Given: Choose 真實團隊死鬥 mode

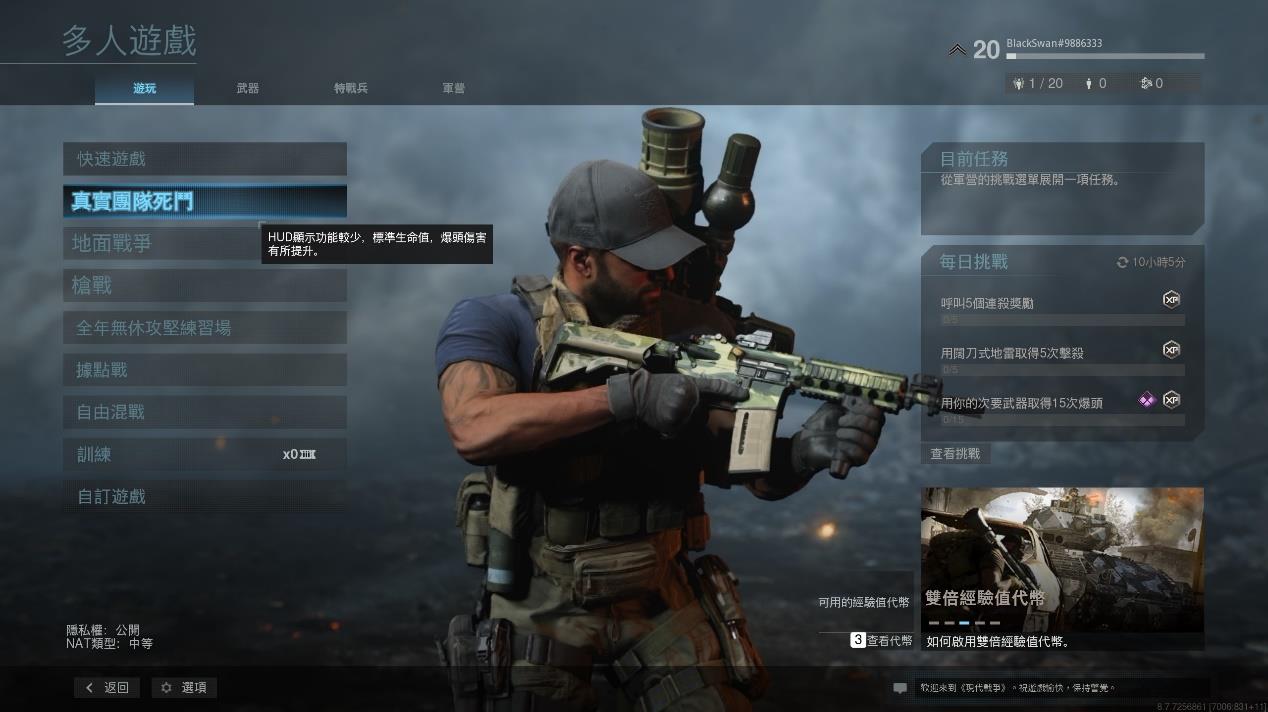Looking at the screenshot, I should 204,201.
